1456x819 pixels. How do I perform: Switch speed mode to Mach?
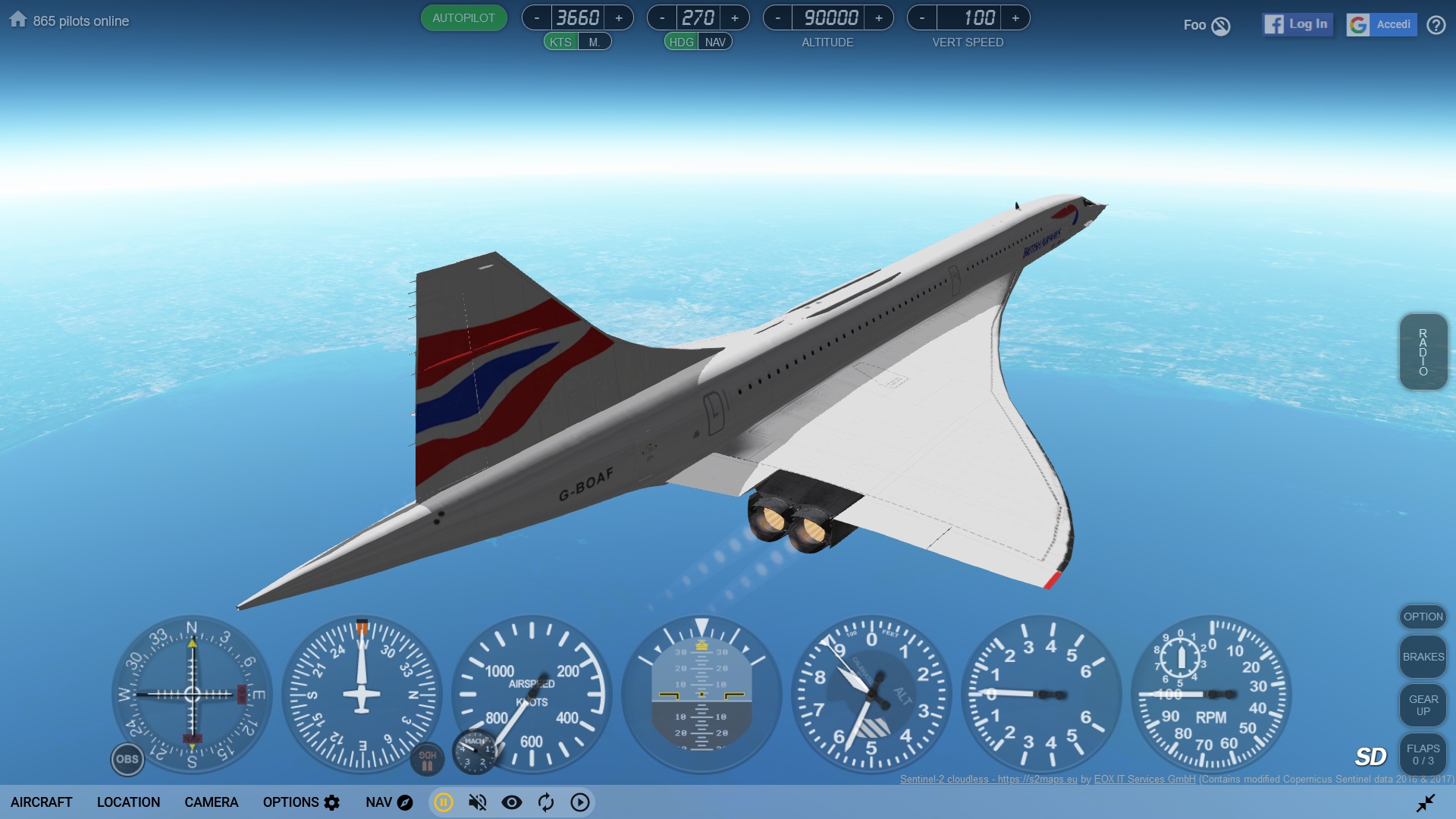tap(595, 42)
